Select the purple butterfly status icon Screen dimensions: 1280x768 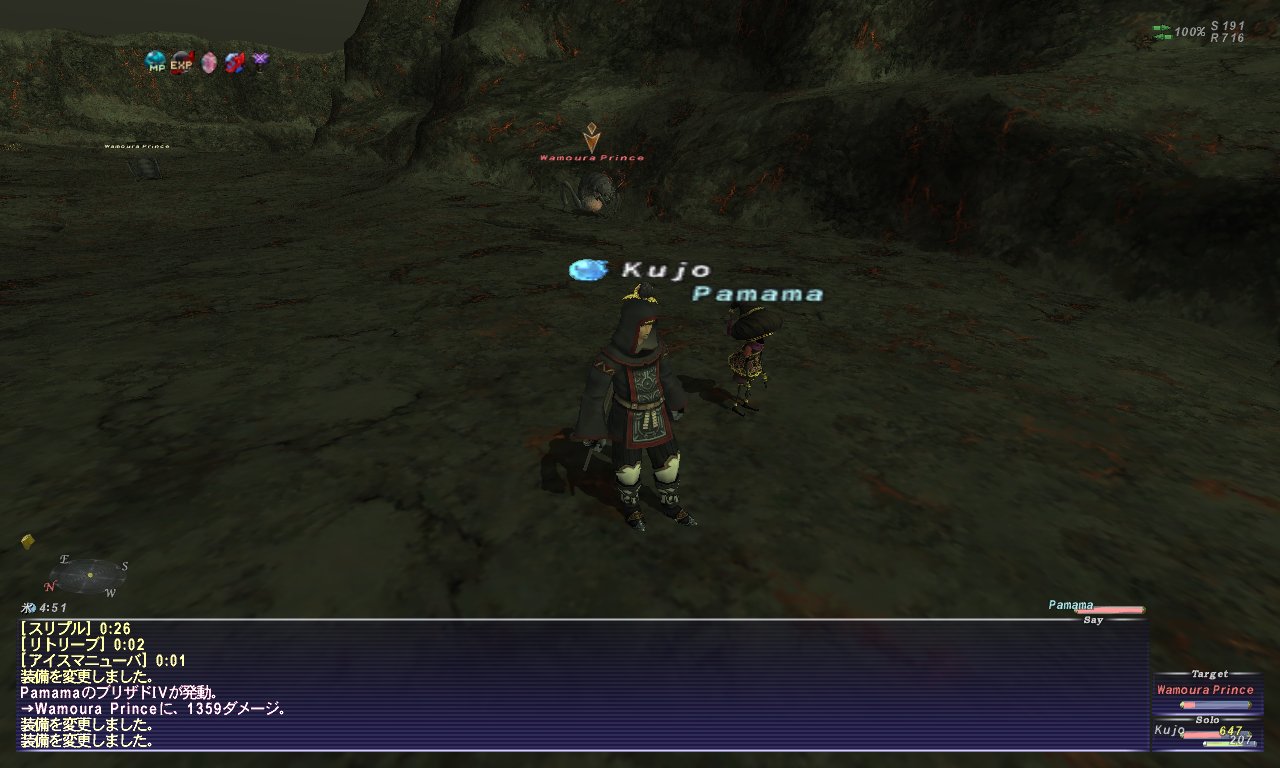(260, 63)
